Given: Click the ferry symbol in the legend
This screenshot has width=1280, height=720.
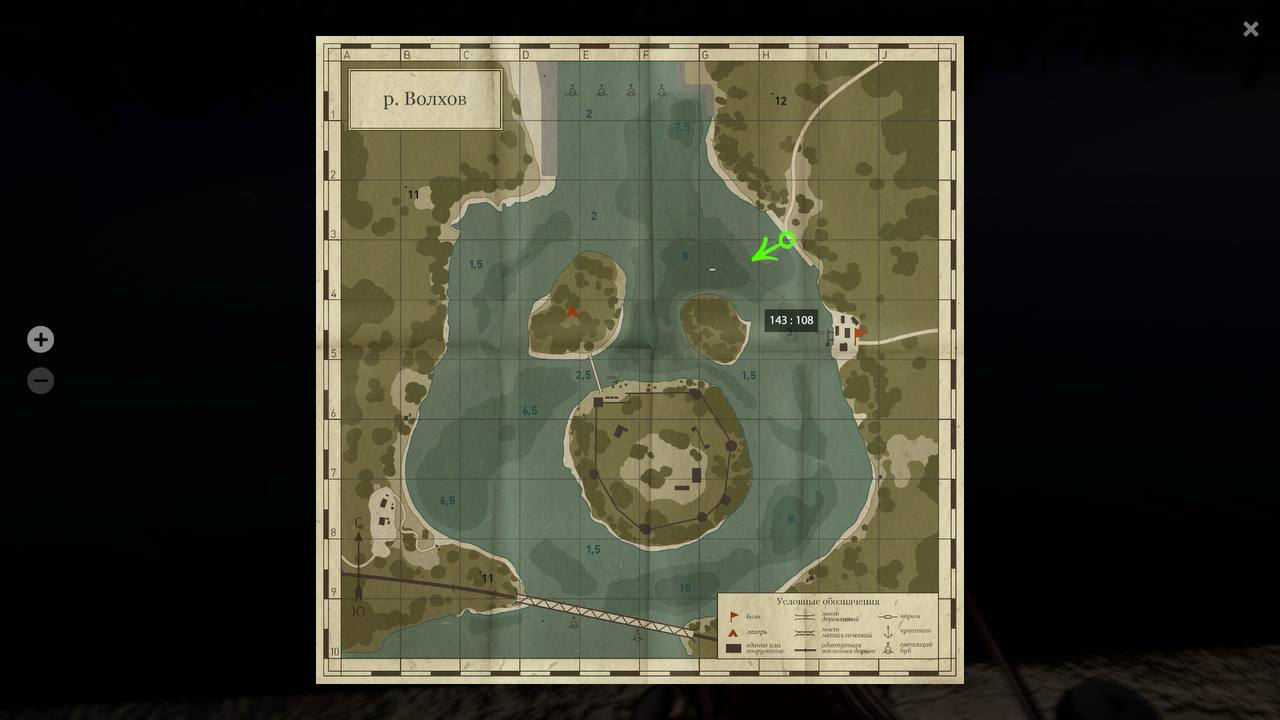Looking at the screenshot, I should click(x=886, y=616).
